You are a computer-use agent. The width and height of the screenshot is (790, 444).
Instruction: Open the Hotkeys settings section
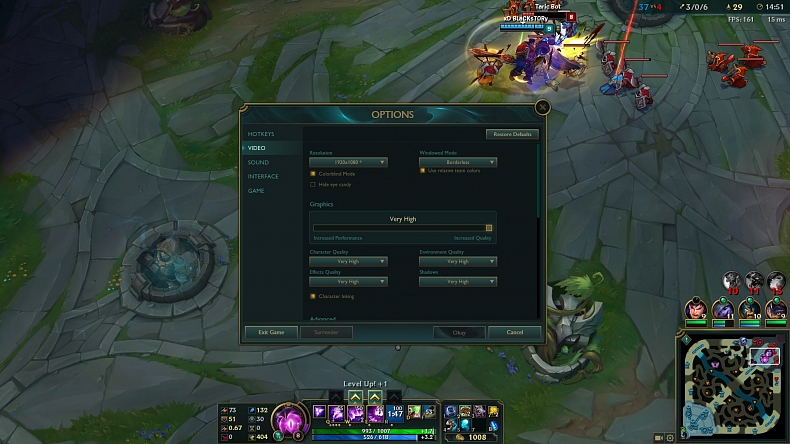[x=261, y=134]
